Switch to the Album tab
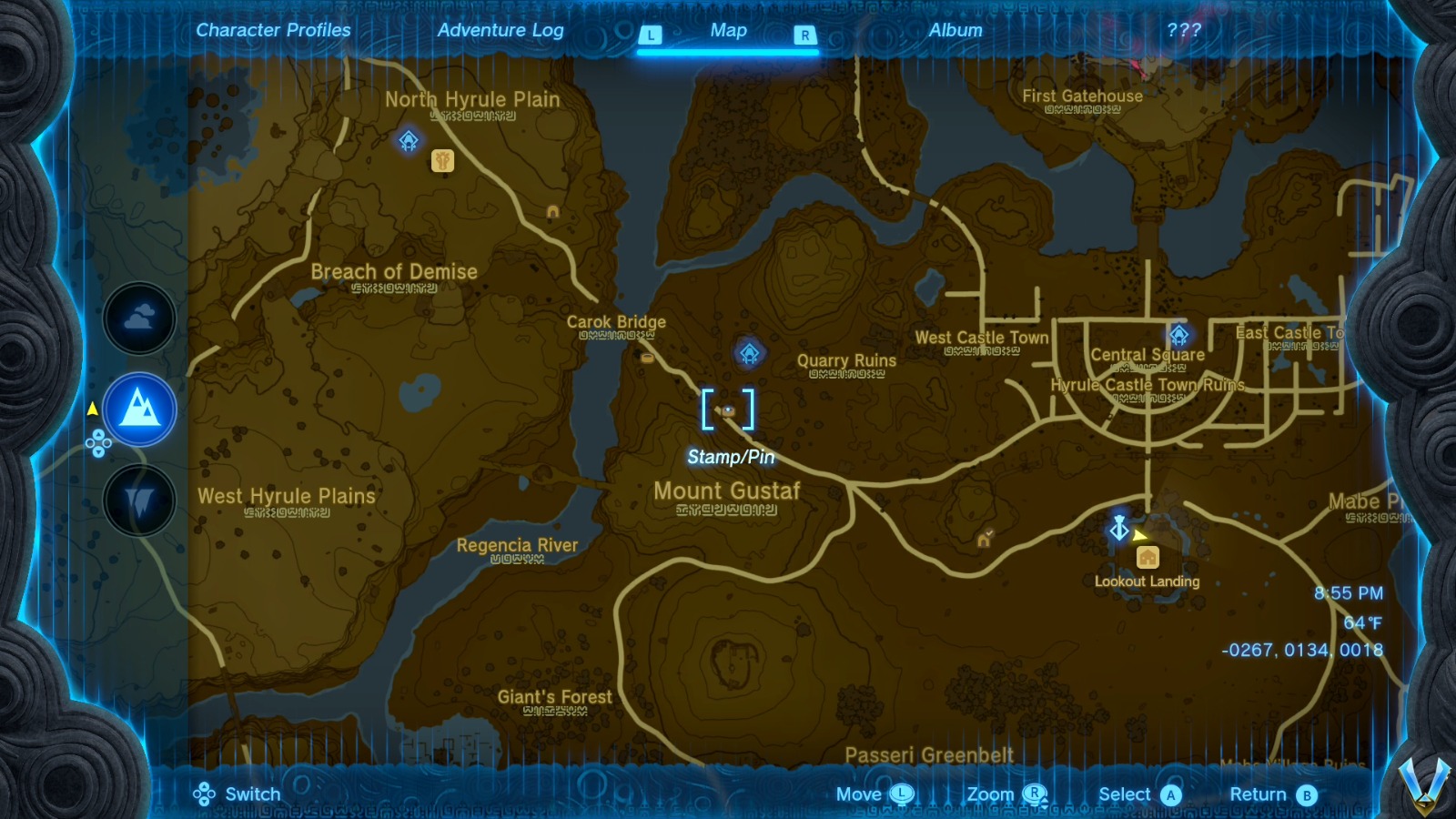The width and height of the screenshot is (1456, 819). pyautogui.click(x=955, y=29)
